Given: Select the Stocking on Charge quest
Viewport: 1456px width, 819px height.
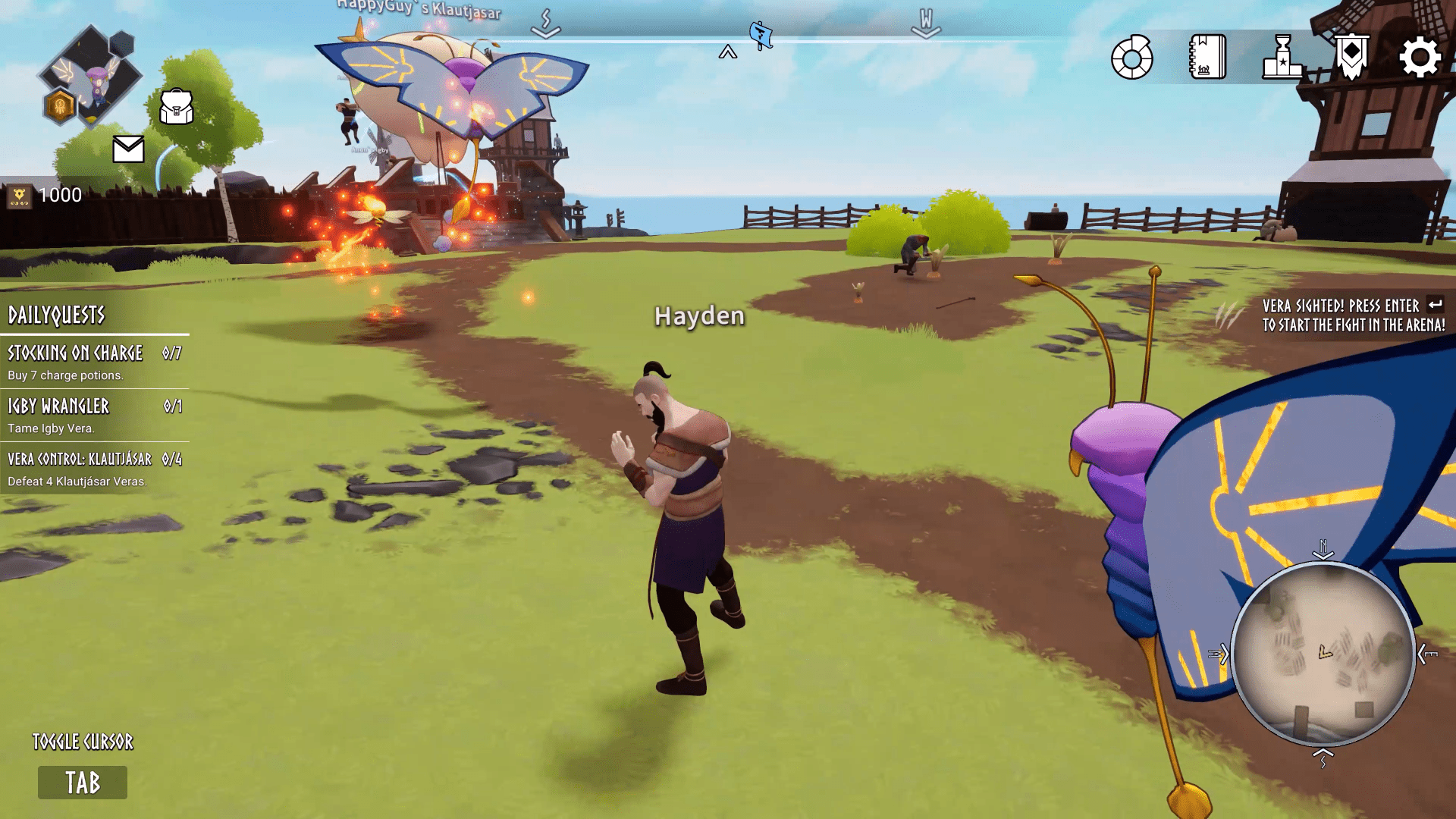Looking at the screenshot, I should [x=95, y=362].
